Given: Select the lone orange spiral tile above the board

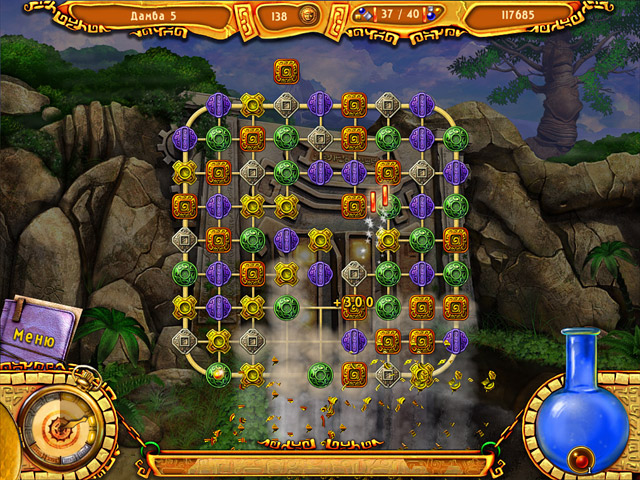Looking at the screenshot, I should pyautogui.click(x=286, y=71).
